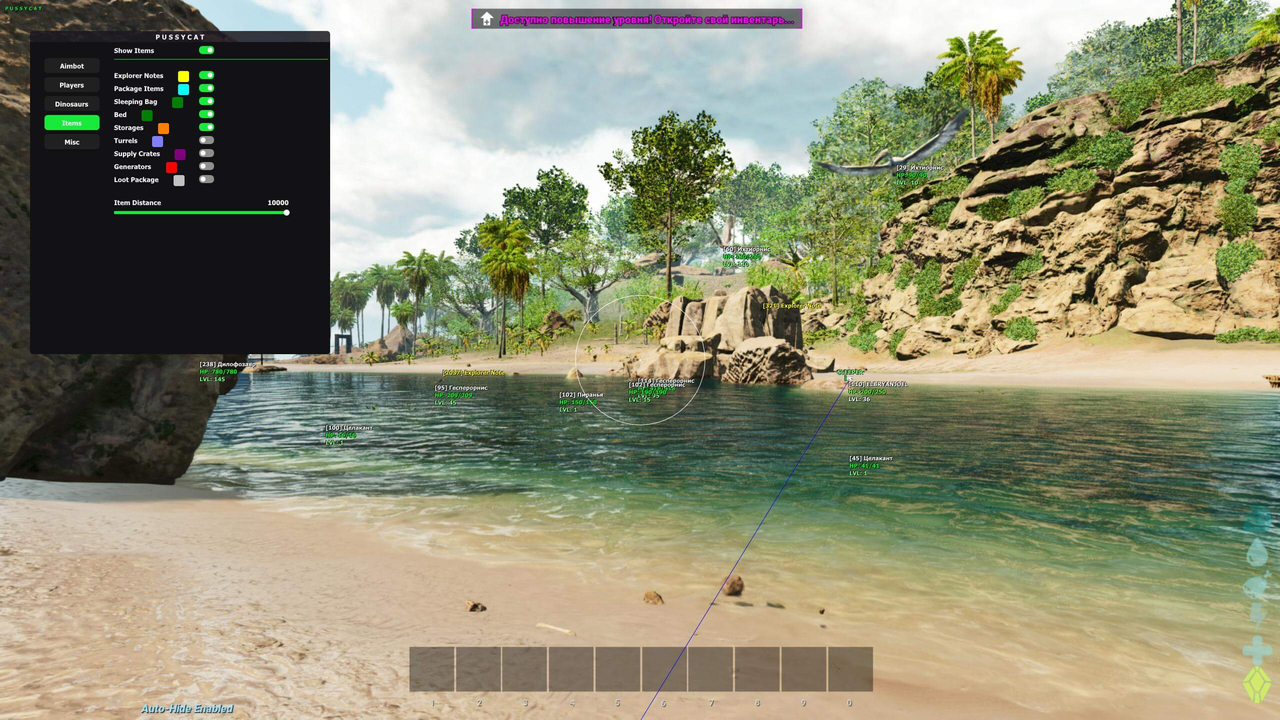1280x720 pixels.
Task: Enable the Generators toggle
Action: (206, 166)
